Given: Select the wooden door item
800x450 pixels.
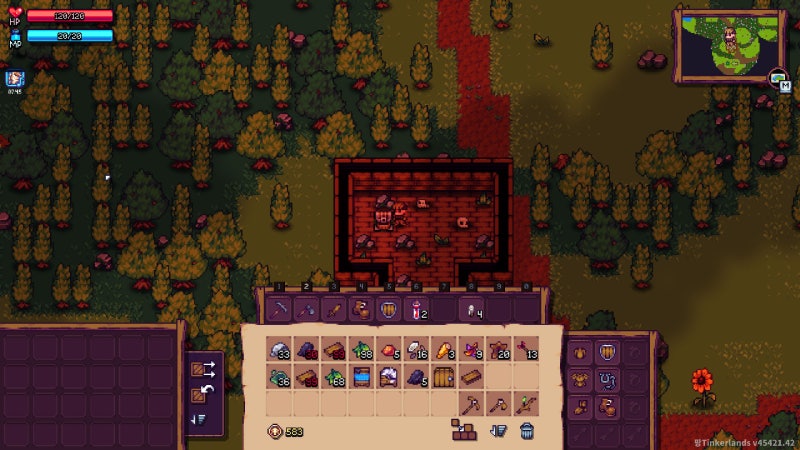Looking at the screenshot, I should (x=443, y=377).
